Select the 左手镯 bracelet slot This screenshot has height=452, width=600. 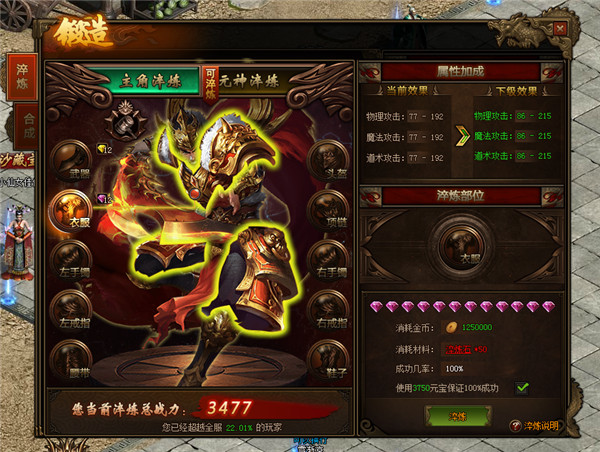[x=71, y=257]
